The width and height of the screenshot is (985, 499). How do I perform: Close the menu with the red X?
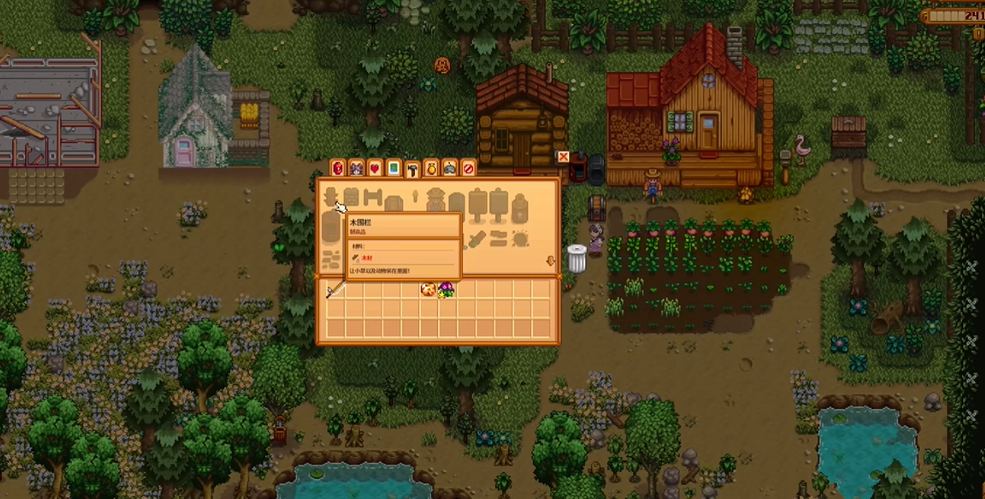tap(563, 157)
